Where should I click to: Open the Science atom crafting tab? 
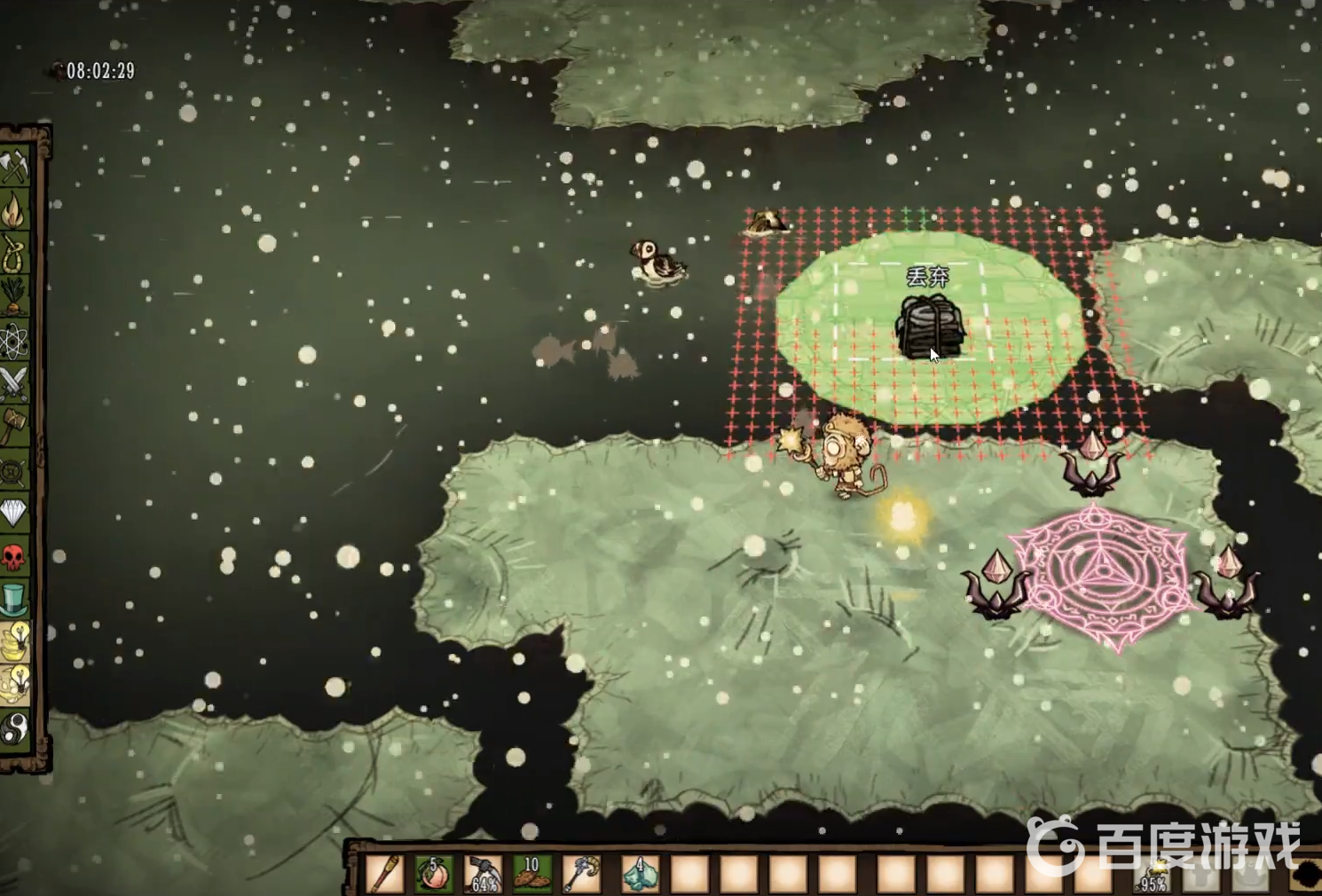(15, 340)
